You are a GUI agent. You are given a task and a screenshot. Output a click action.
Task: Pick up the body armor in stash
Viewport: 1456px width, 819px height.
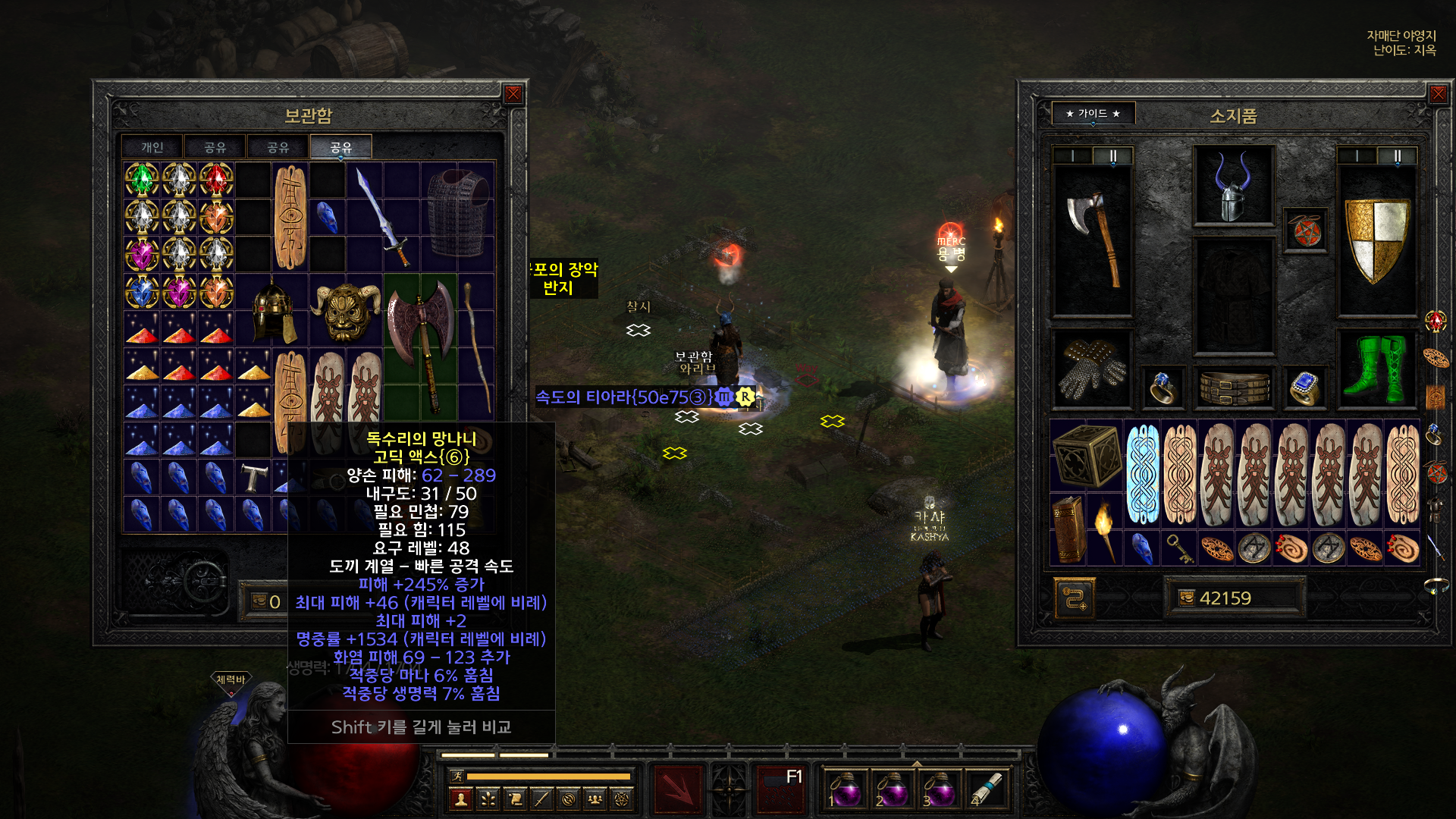(458, 215)
